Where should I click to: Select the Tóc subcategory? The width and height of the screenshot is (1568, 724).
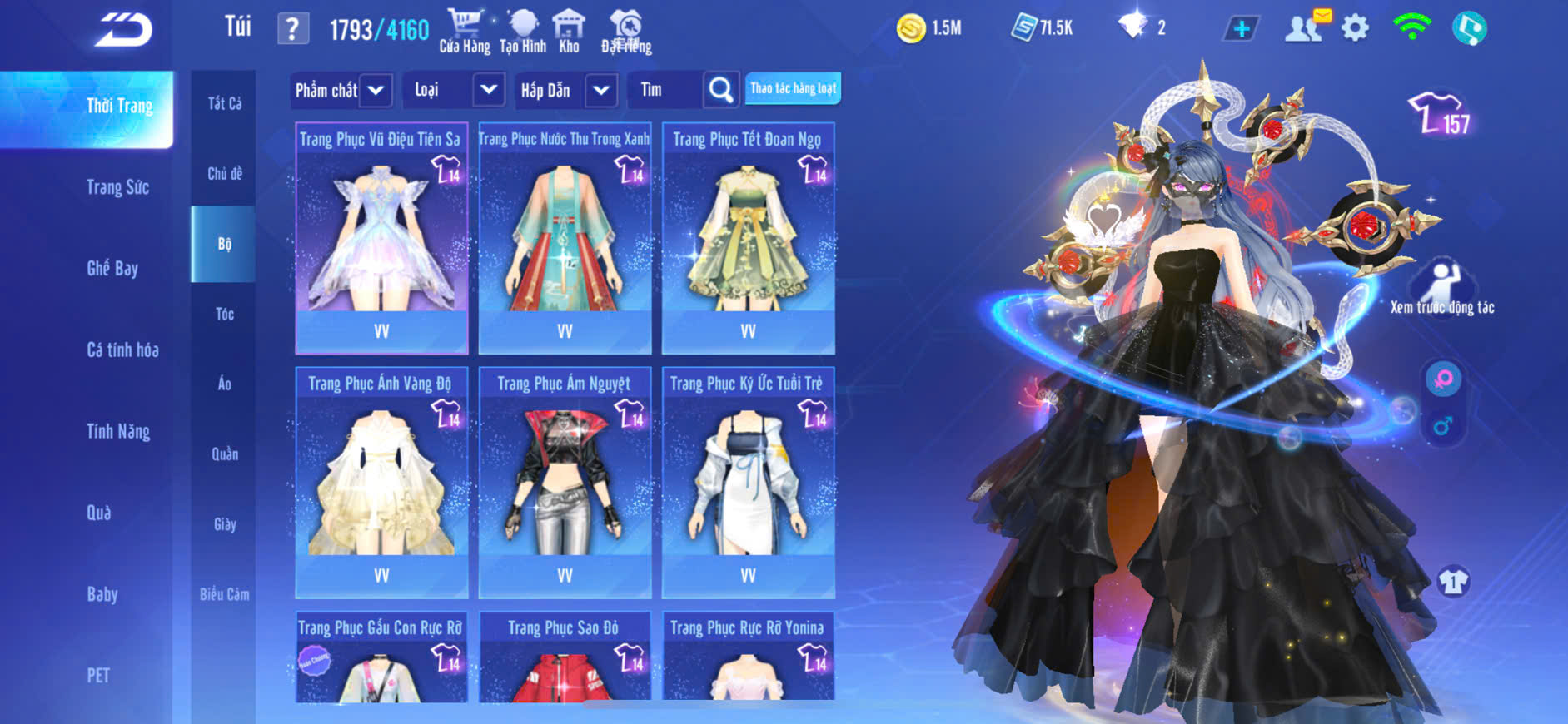tap(224, 314)
